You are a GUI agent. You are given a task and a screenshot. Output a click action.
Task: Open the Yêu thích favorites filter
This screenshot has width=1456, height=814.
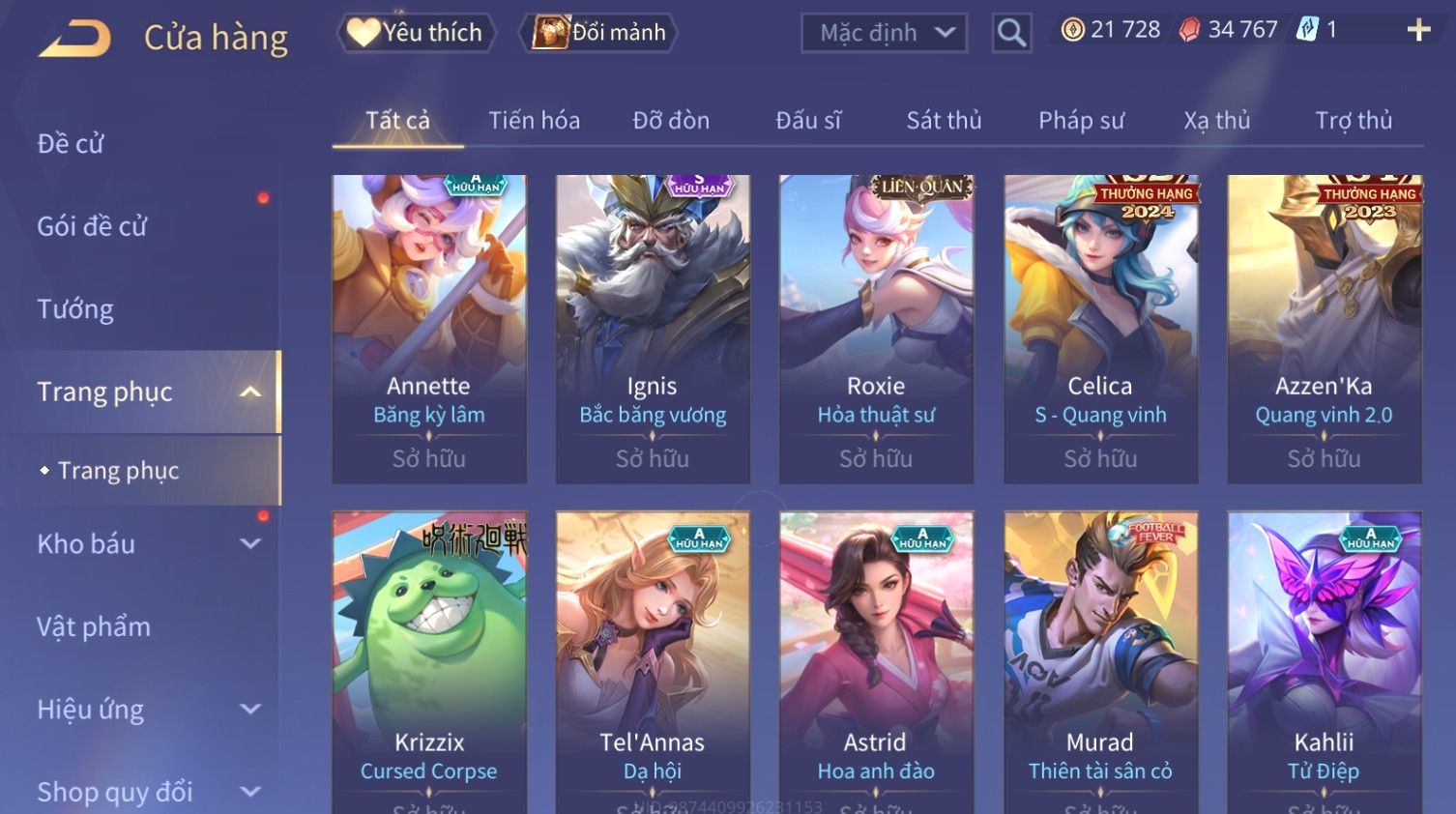pyautogui.click(x=417, y=33)
